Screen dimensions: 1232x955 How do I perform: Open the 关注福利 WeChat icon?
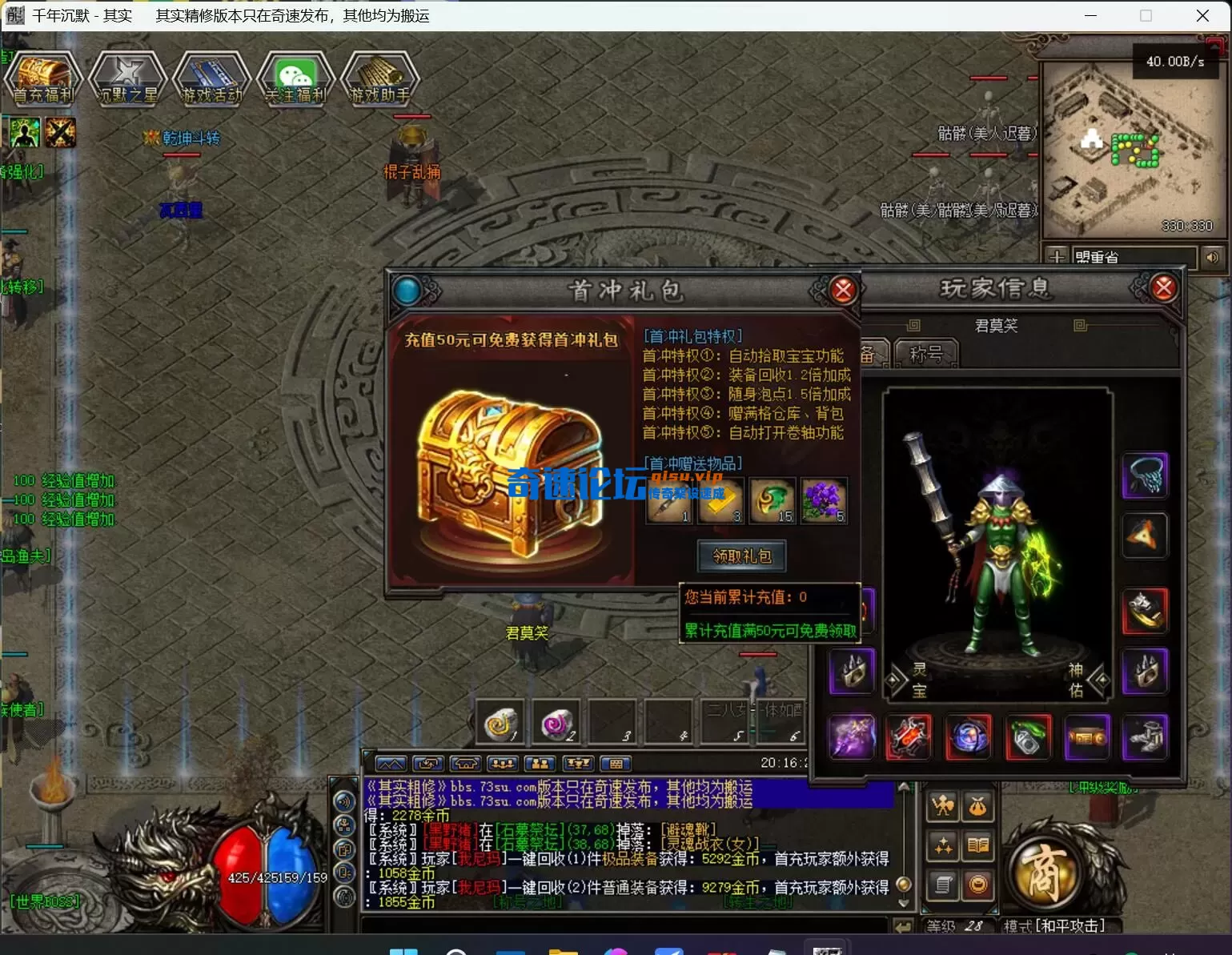pos(295,78)
